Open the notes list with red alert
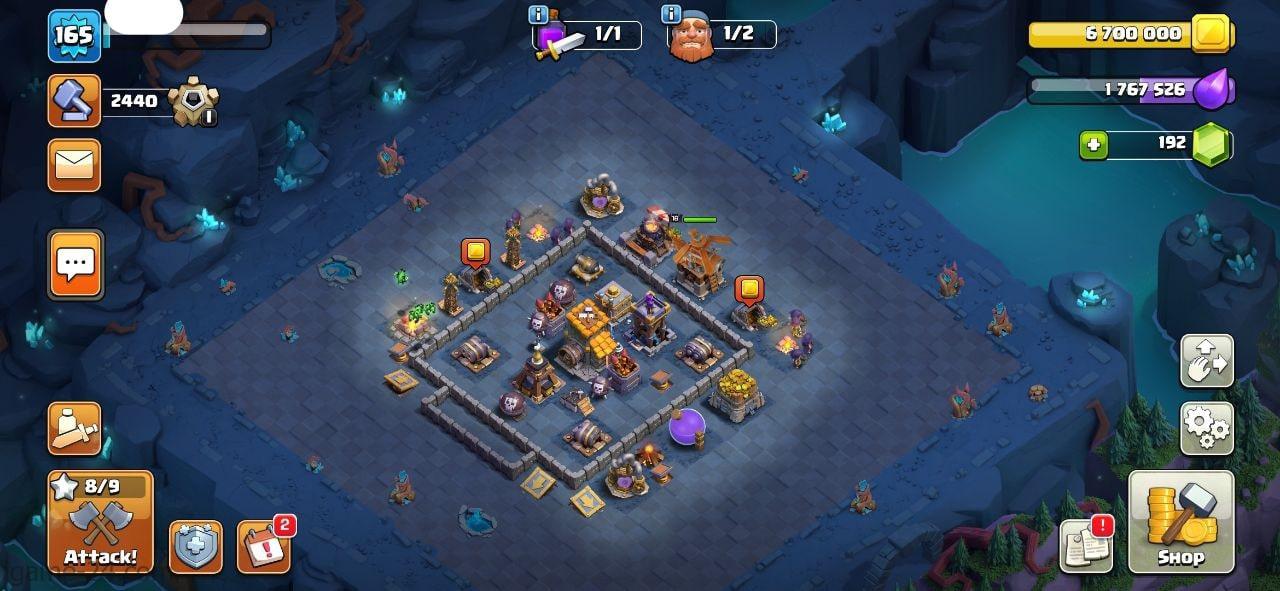 (1087, 547)
